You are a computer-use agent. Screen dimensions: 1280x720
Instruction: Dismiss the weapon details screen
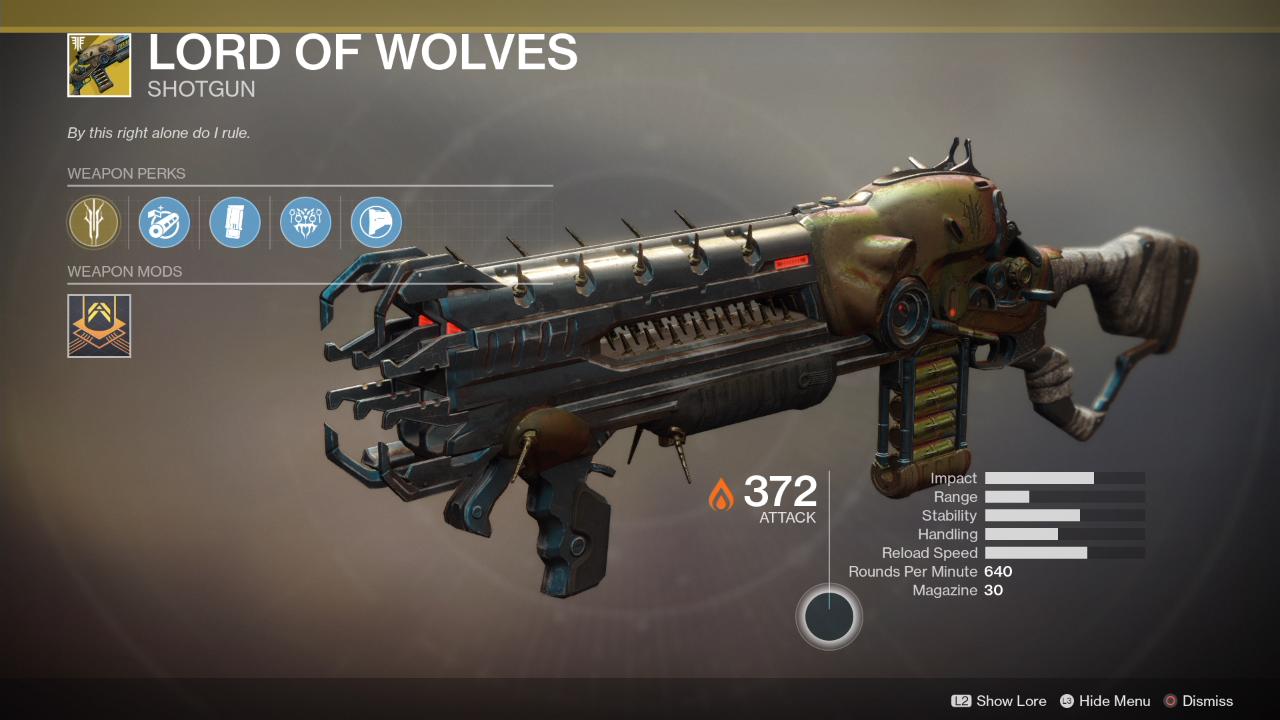pos(1207,701)
